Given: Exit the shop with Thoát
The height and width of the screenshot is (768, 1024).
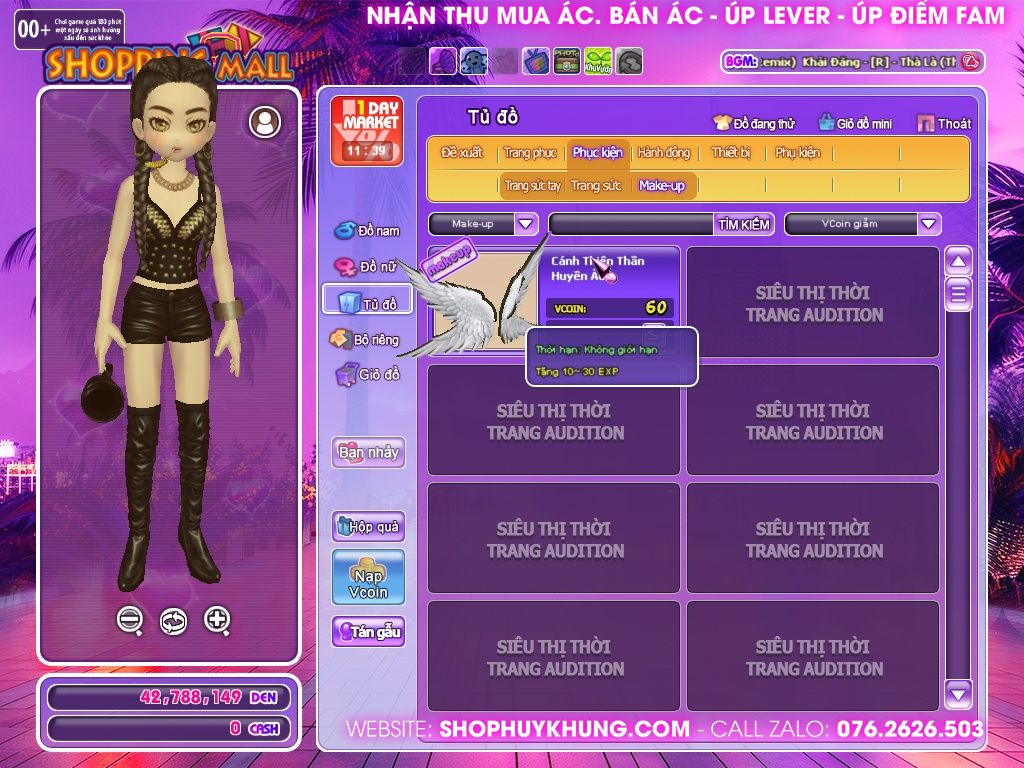Looking at the screenshot, I should click(x=944, y=124).
